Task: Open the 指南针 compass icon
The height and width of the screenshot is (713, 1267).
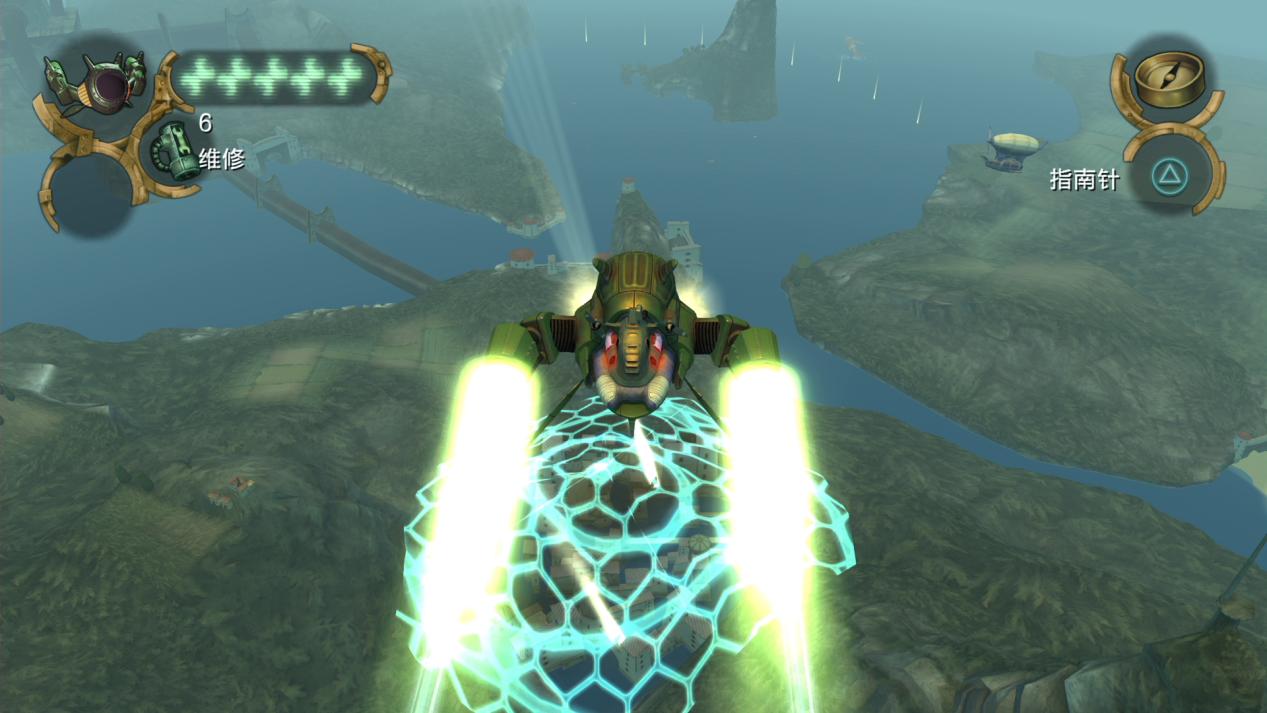Action: pos(1167,82)
